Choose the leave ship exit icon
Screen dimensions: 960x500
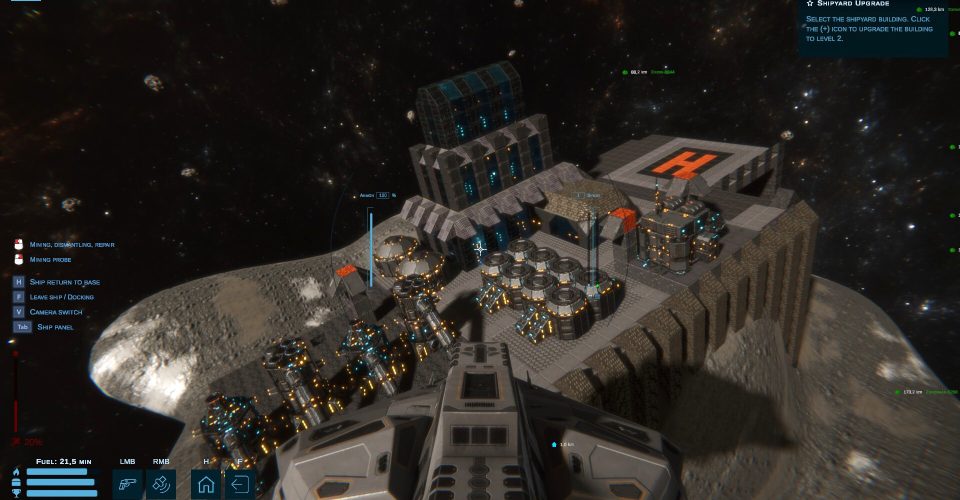(x=240, y=485)
